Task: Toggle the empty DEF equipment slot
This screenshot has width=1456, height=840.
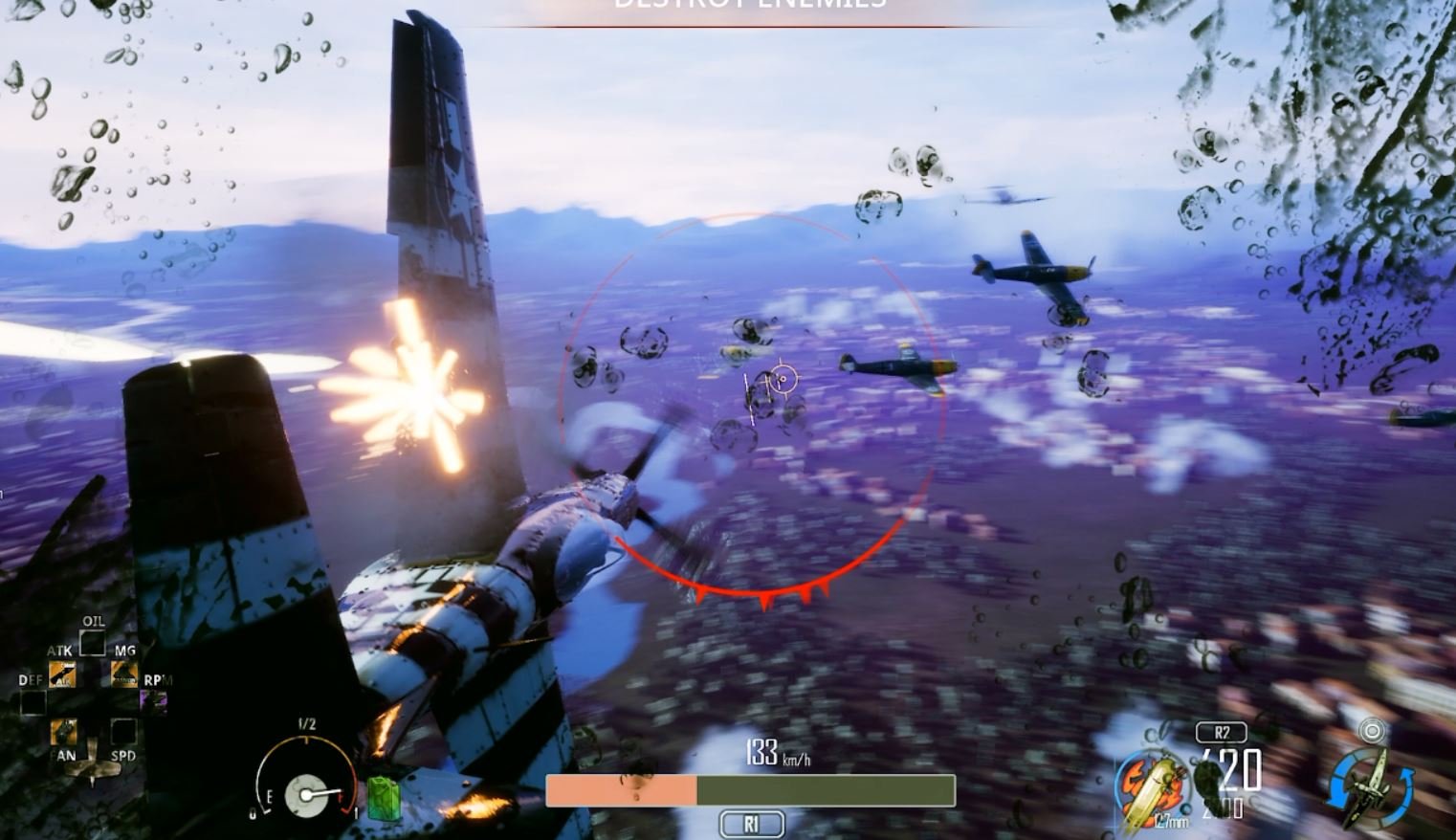Action: tap(32, 703)
